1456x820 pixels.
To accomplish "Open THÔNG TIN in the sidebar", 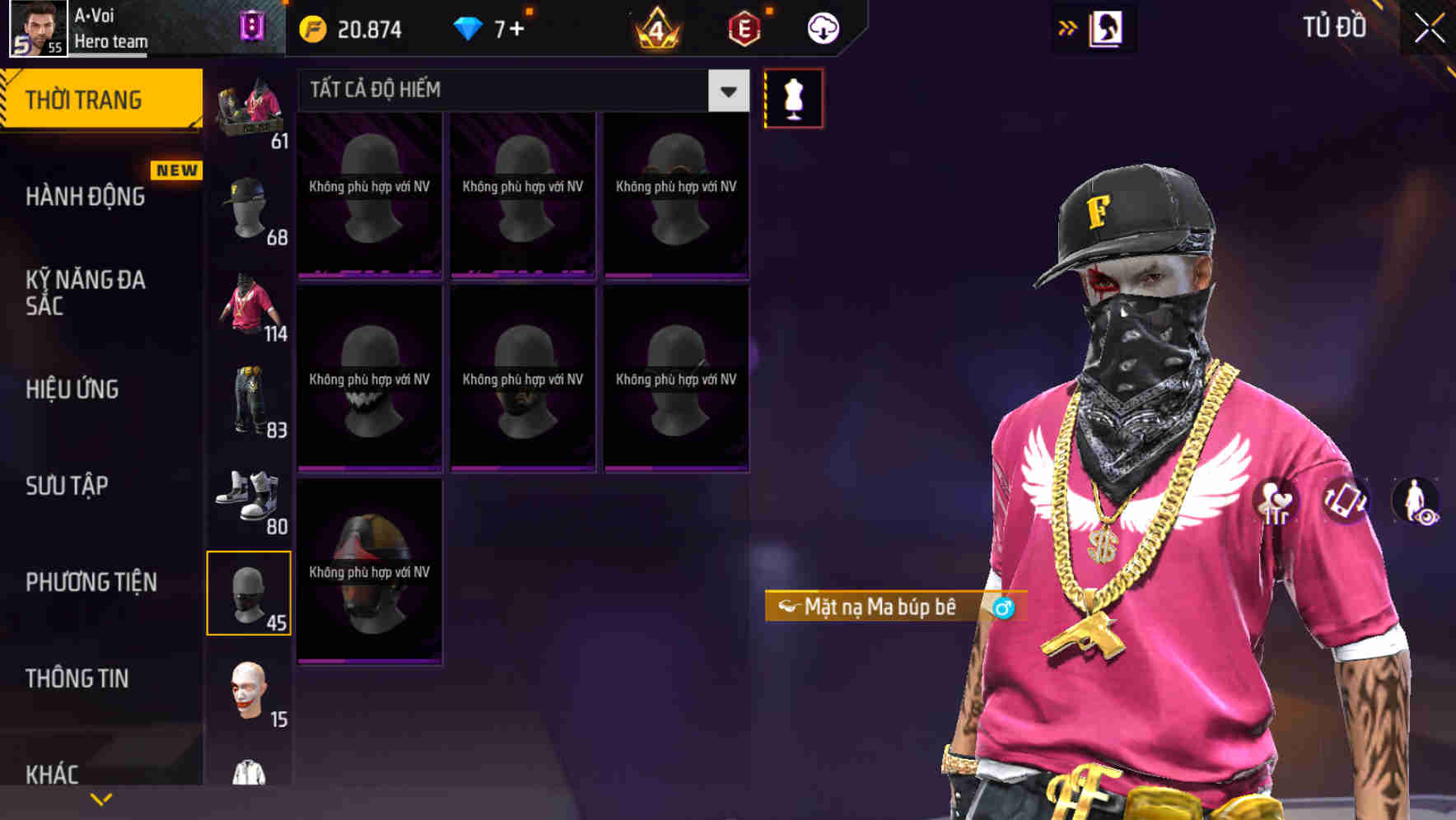I will tap(77, 678).
